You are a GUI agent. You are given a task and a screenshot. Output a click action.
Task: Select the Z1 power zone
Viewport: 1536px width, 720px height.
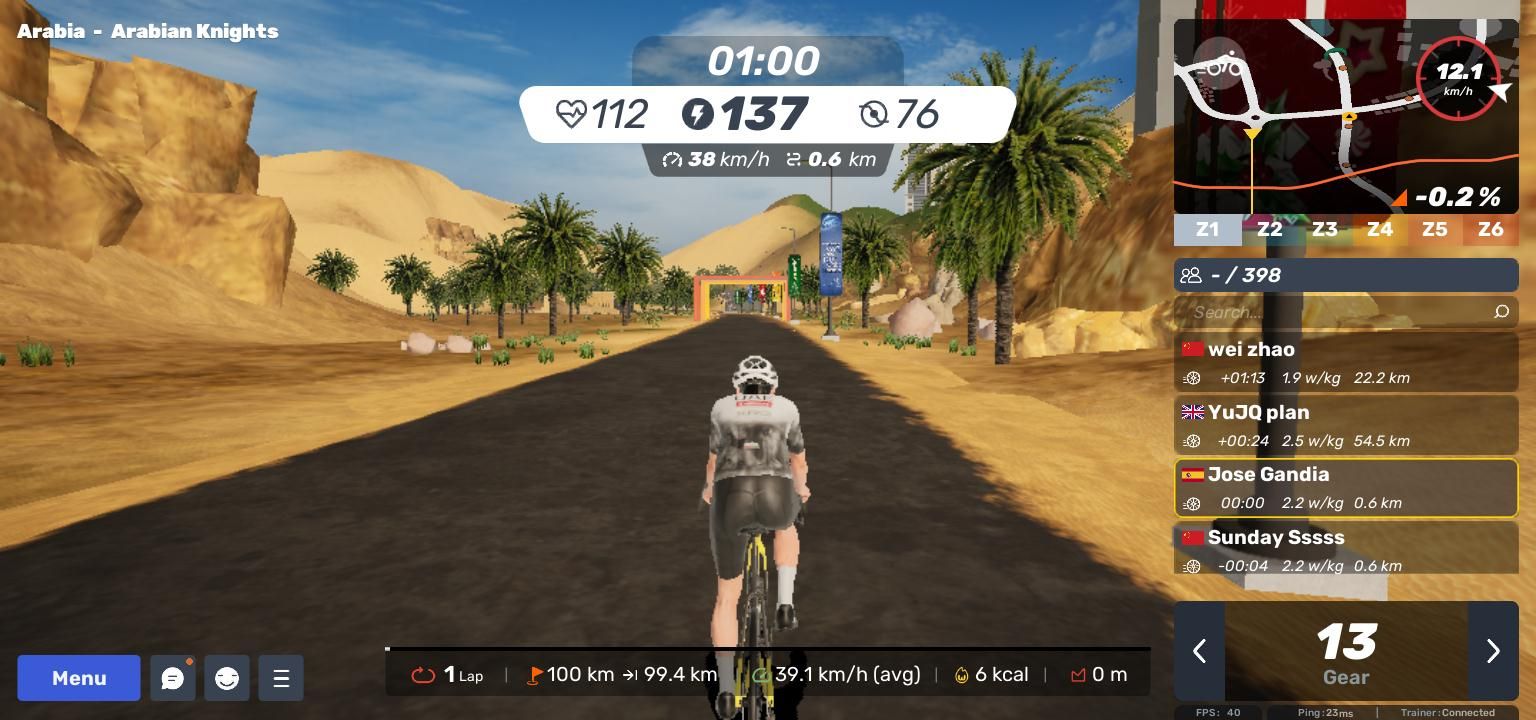pyautogui.click(x=1208, y=230)
